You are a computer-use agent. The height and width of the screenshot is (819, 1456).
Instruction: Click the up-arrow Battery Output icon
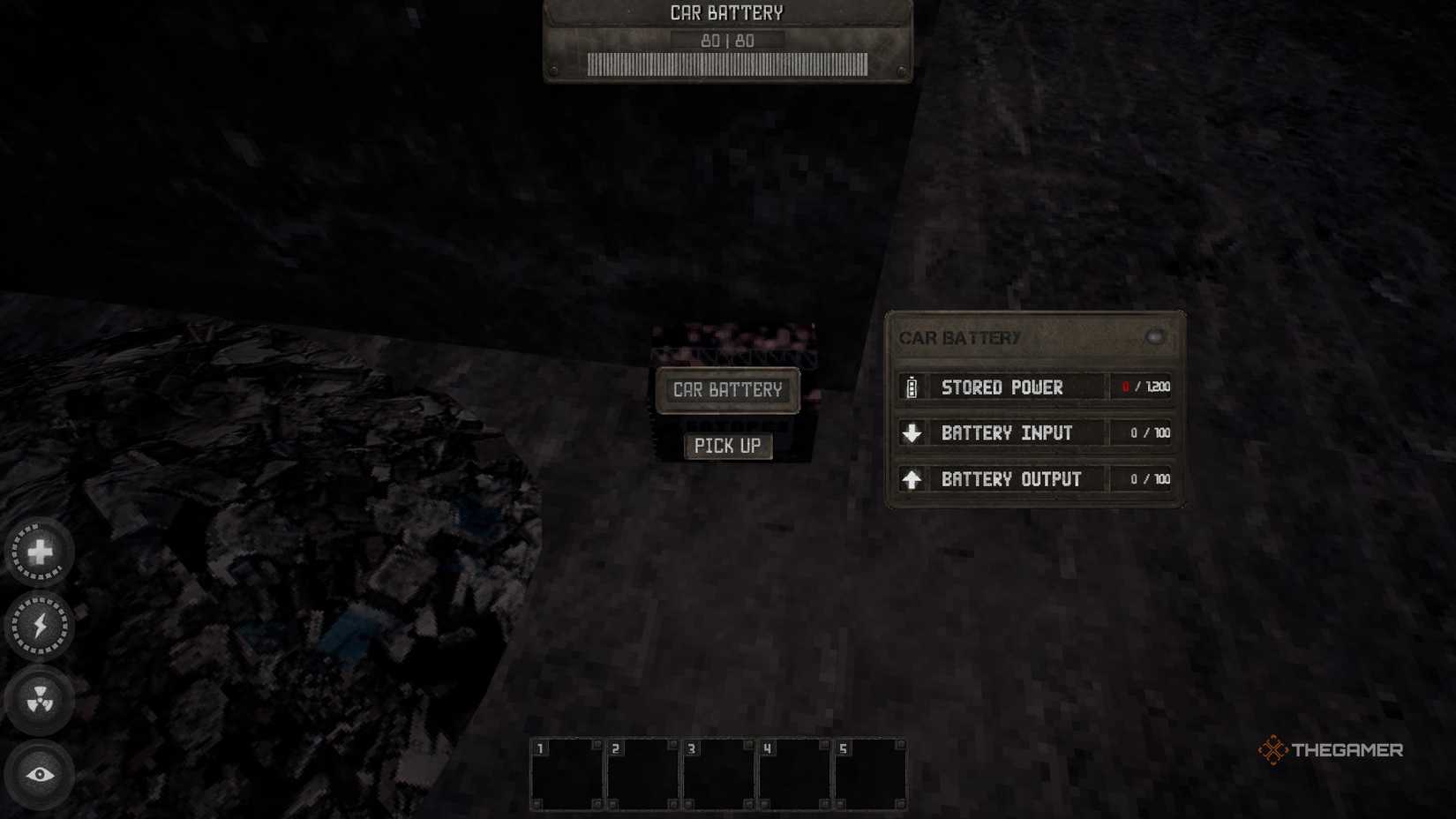click(912, 478)
